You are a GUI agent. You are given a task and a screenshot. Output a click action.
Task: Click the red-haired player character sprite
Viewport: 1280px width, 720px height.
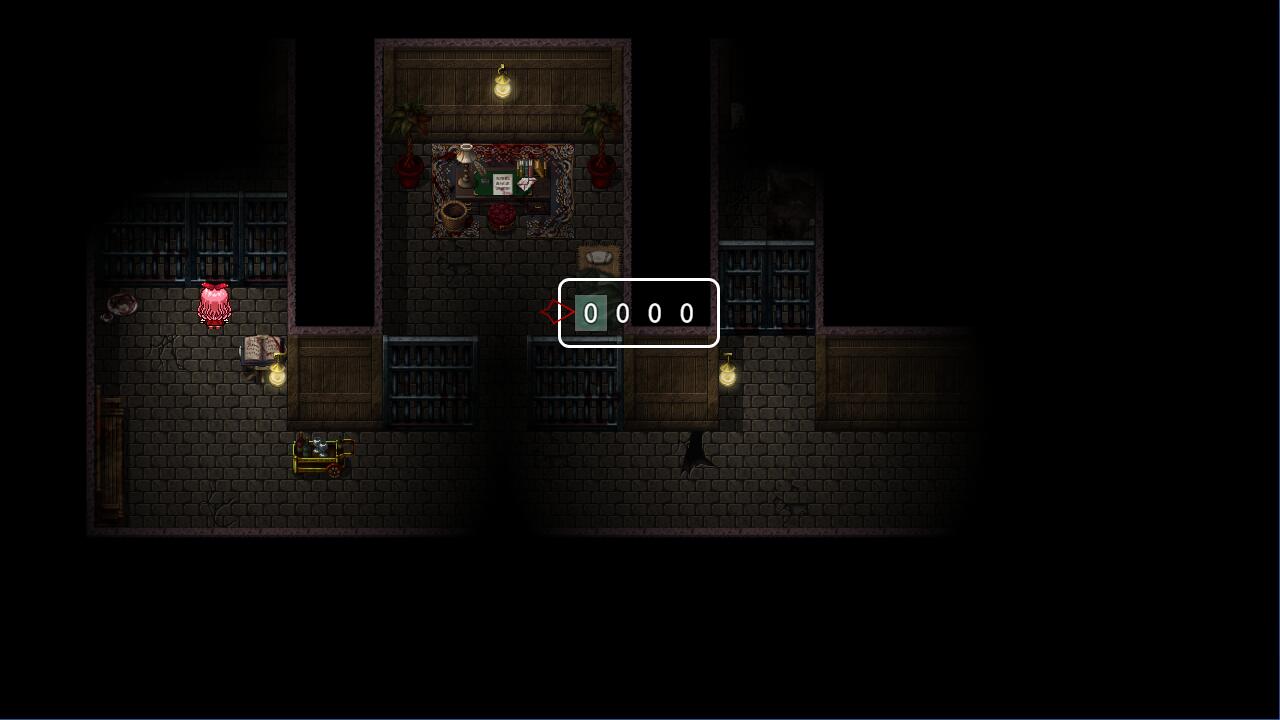[x=214, y=305]
